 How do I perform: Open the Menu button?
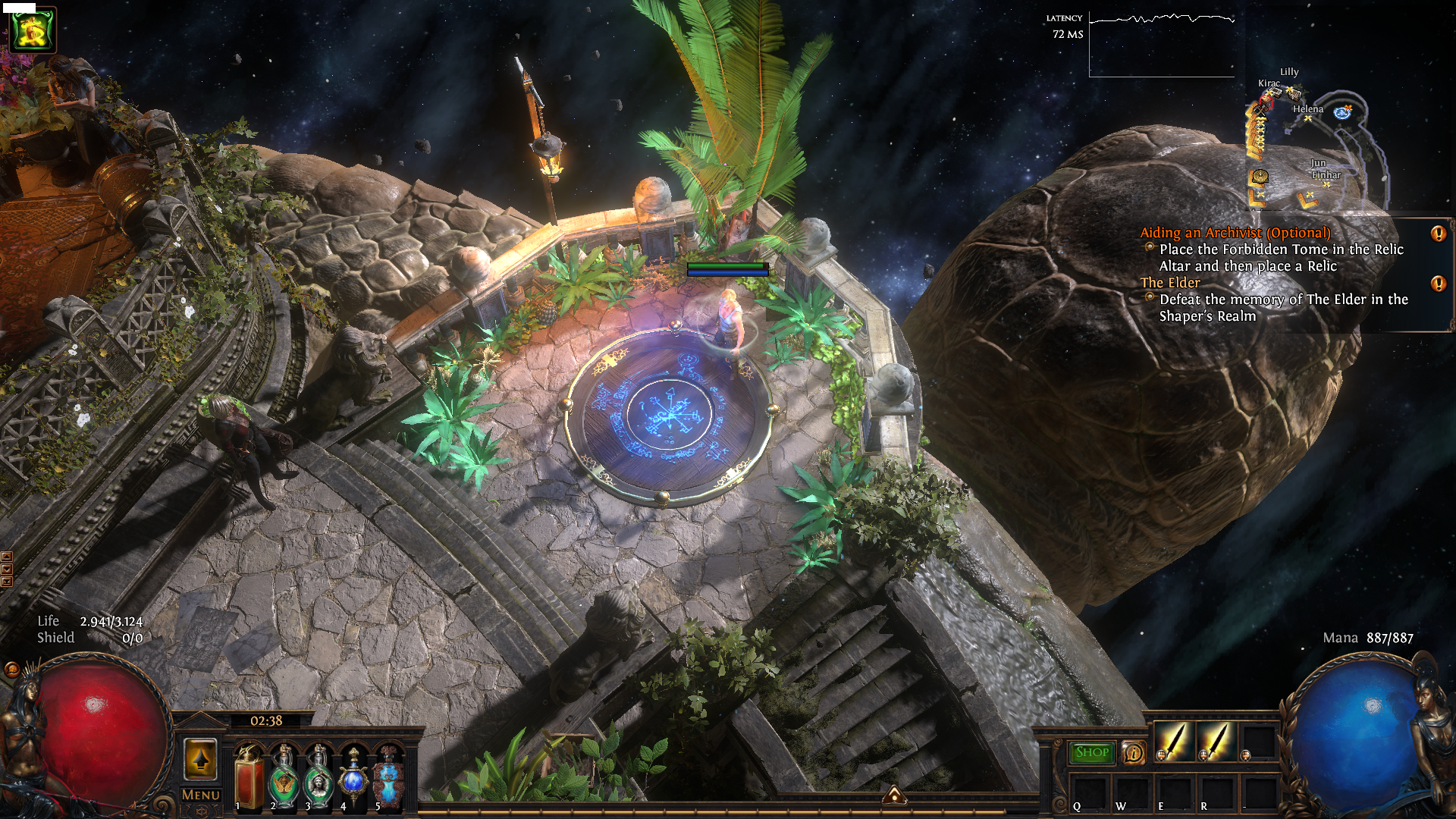[x=201, y=795]
